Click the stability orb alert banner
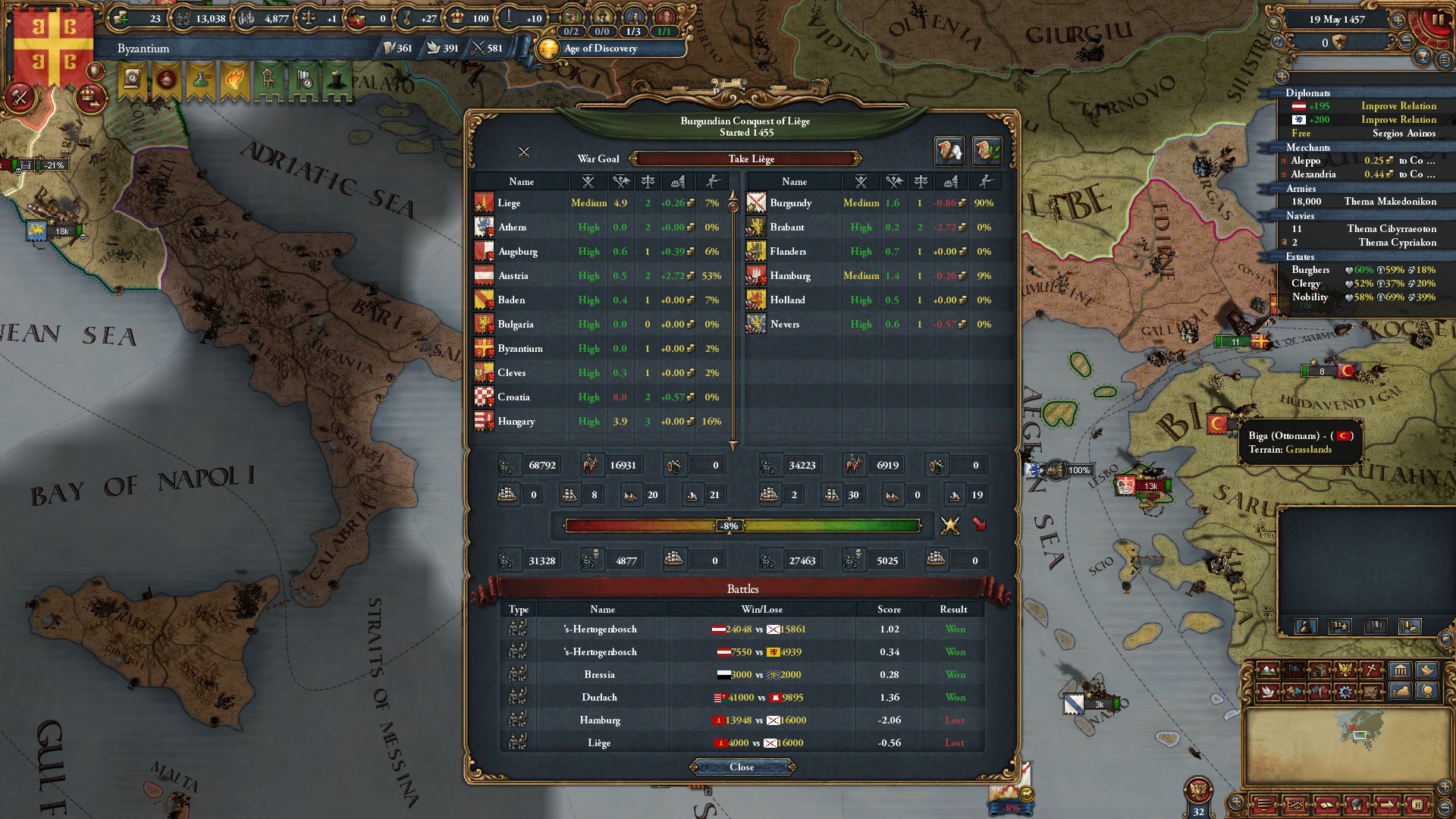This screenshot has height=819, width=1456. 167,80
